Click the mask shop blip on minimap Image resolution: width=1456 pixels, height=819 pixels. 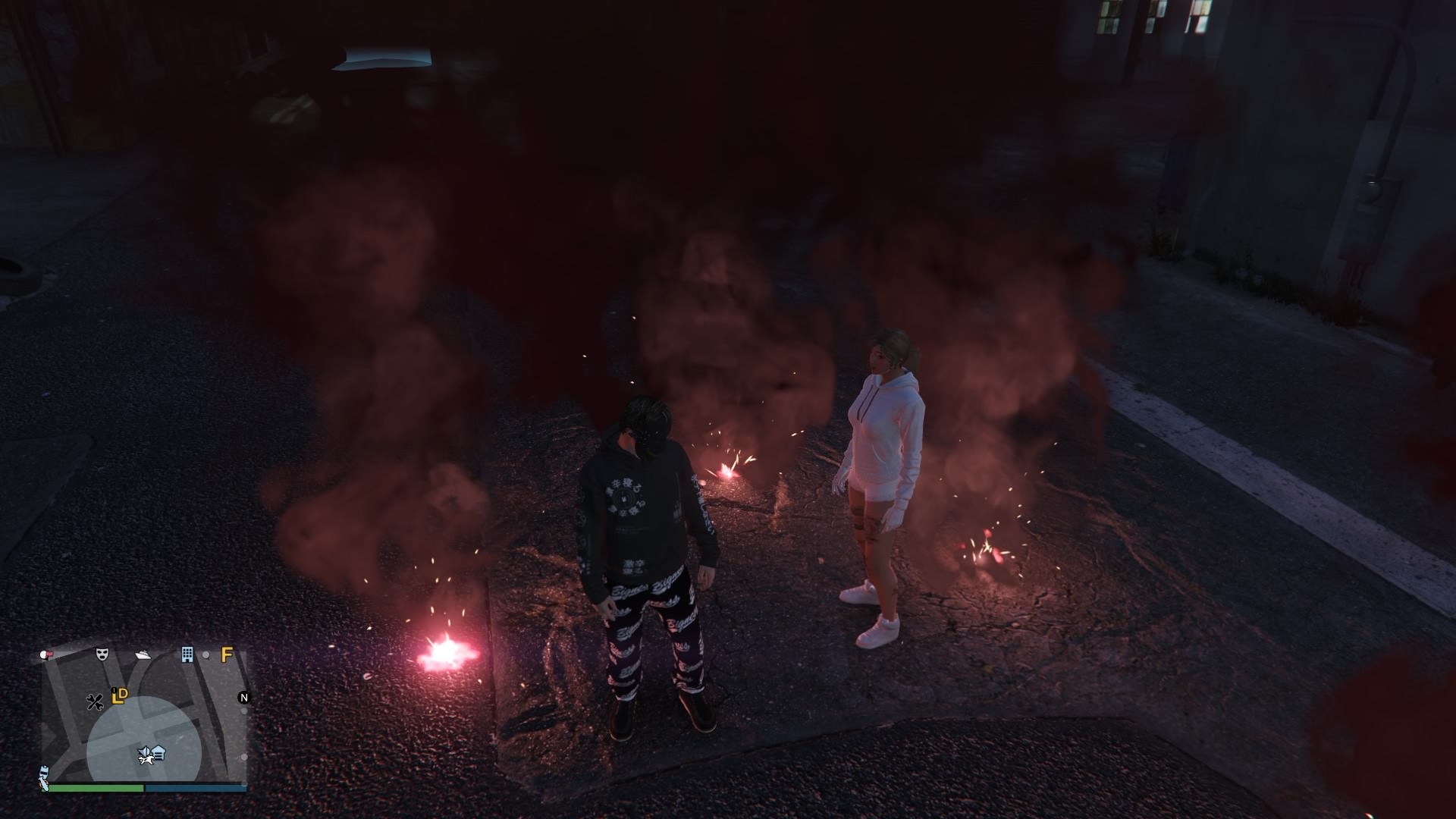point(102,654)
